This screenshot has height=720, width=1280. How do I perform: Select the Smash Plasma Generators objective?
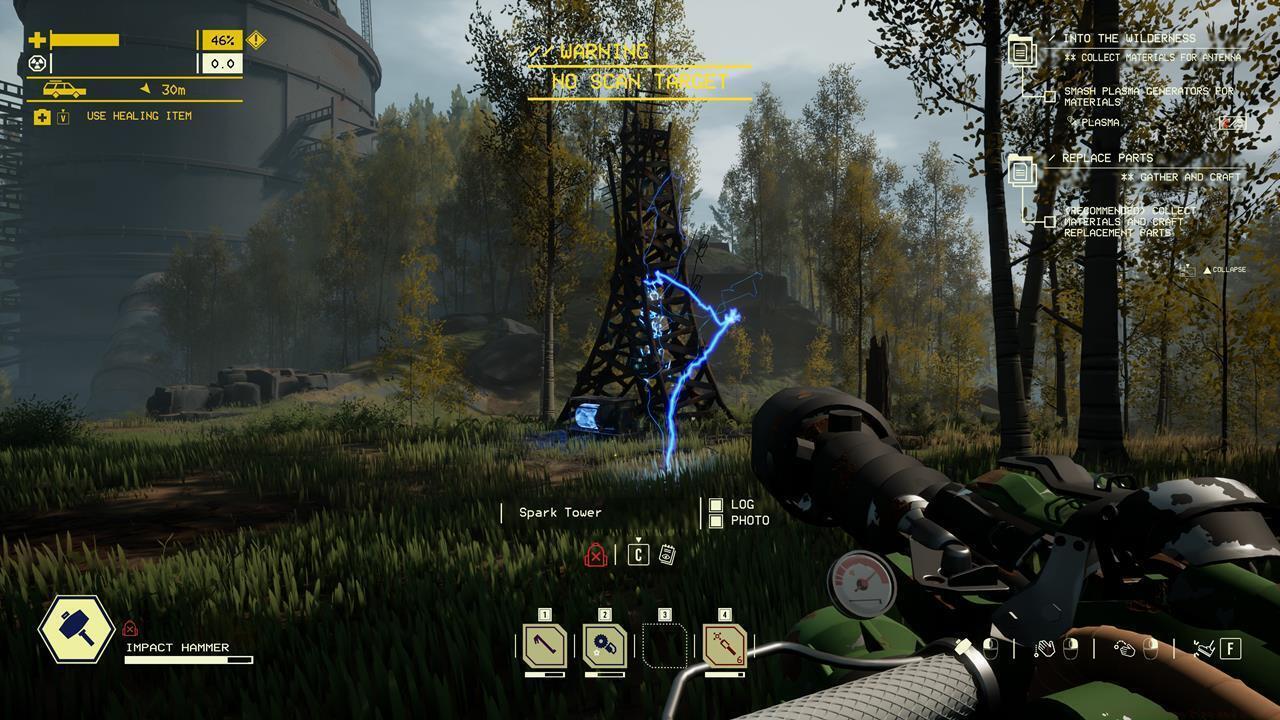pyautogui.click(x=1148, y=96)
